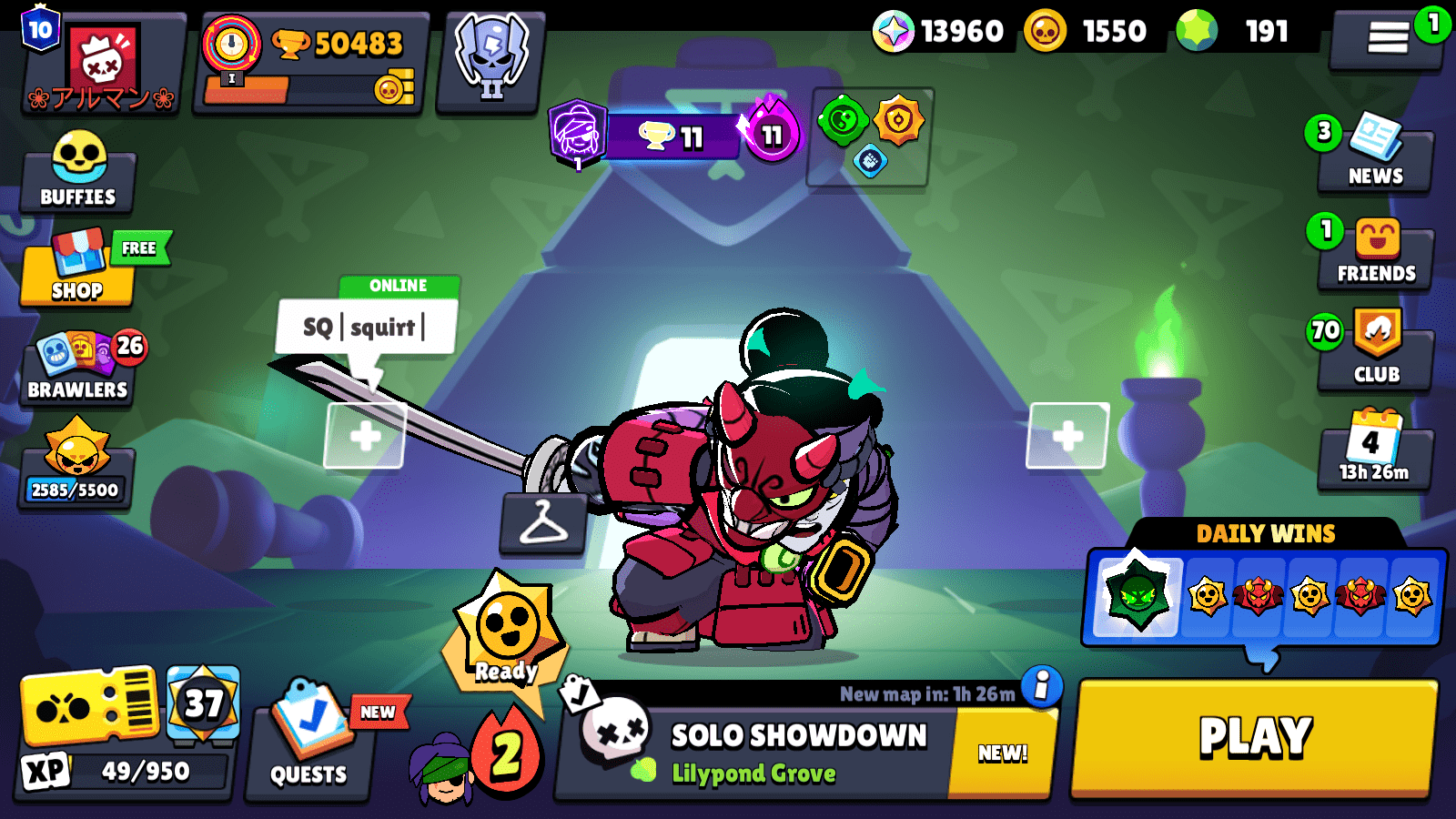This screenshot has height=819, width=1456.
Task: Open the Buffies menu
Action: pos(77,173)
